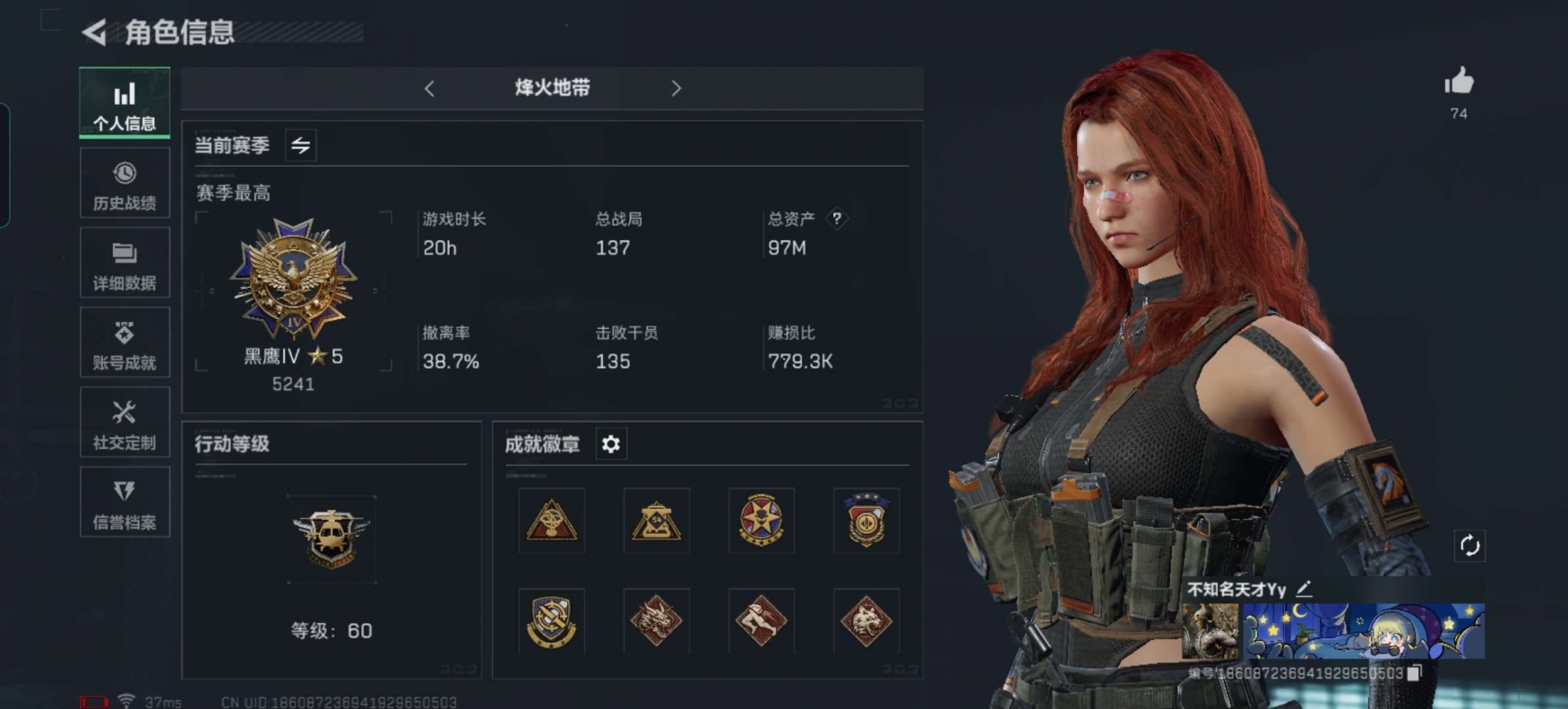Select the 黑鹰IV rank emblem
This screenshot has height=709, width=1568.
(294, 278)
